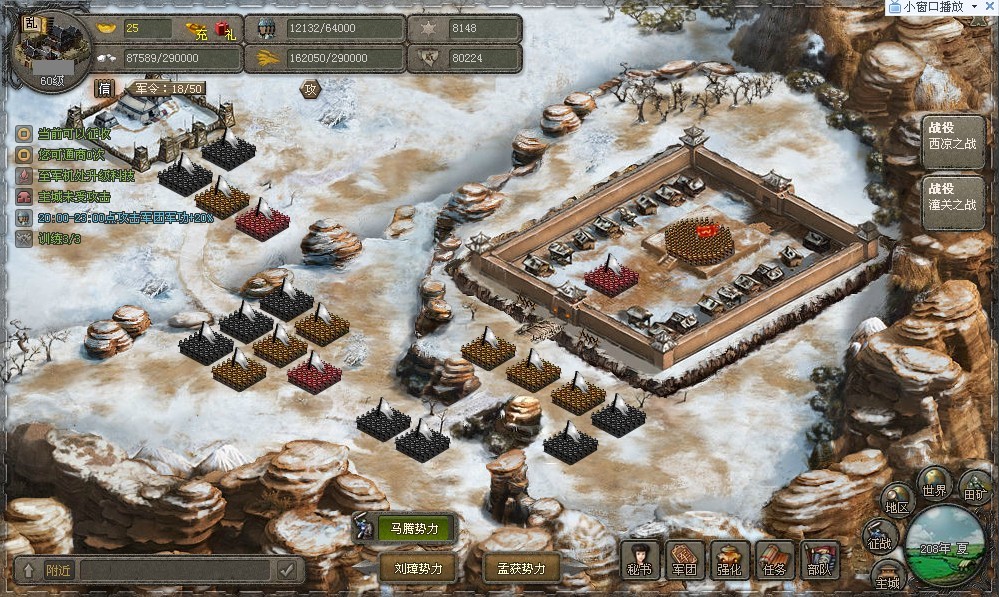Image resolution: width=999 pixels, height=597 pixels.
Task: Select the 马腾势力 faction button
Action: tap(407, 528)
